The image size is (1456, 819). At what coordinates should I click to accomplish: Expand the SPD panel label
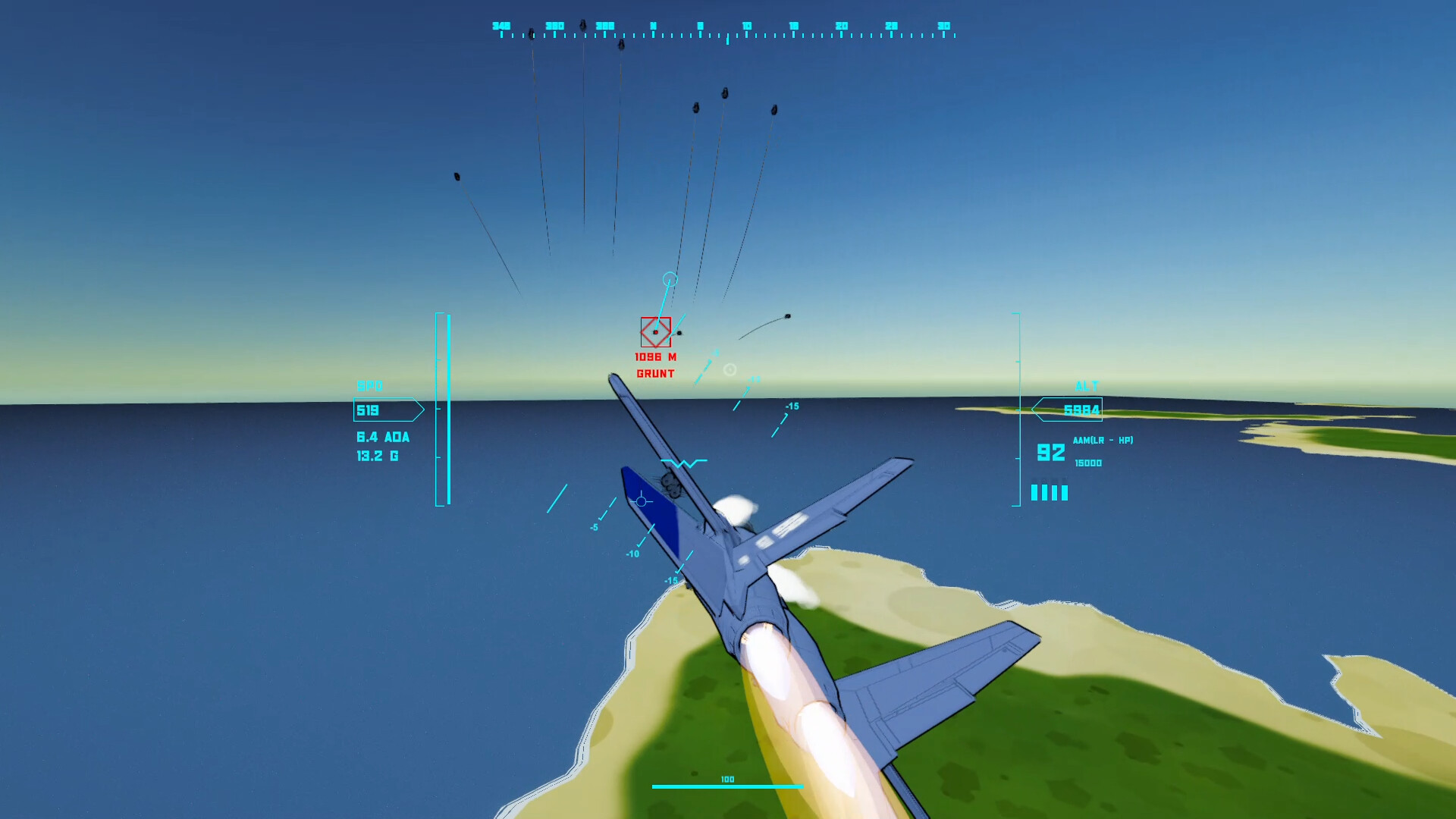click(x=371, y=386)
